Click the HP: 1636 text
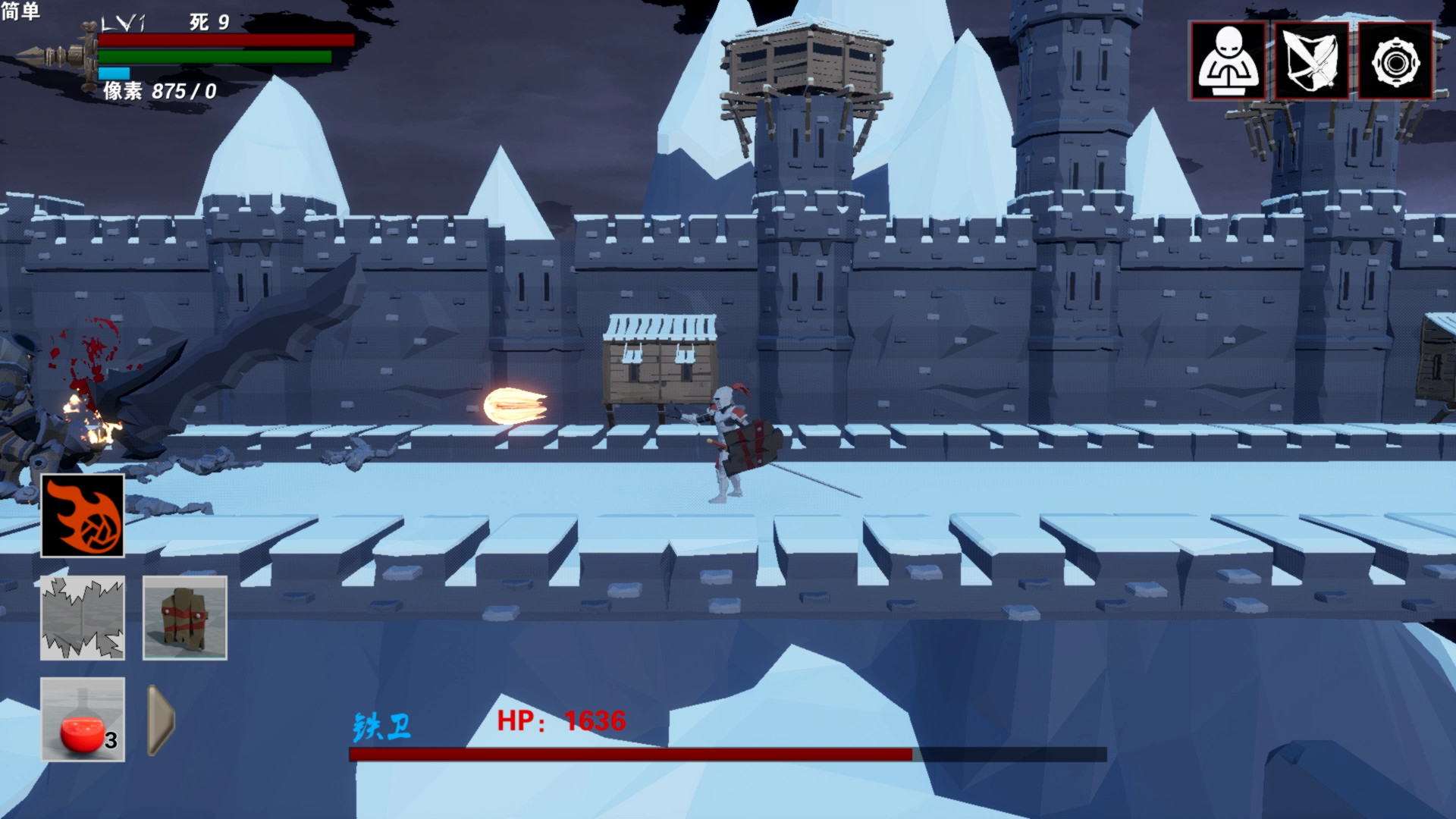The width and height of the screenshot is (1456, 819). 561,722
